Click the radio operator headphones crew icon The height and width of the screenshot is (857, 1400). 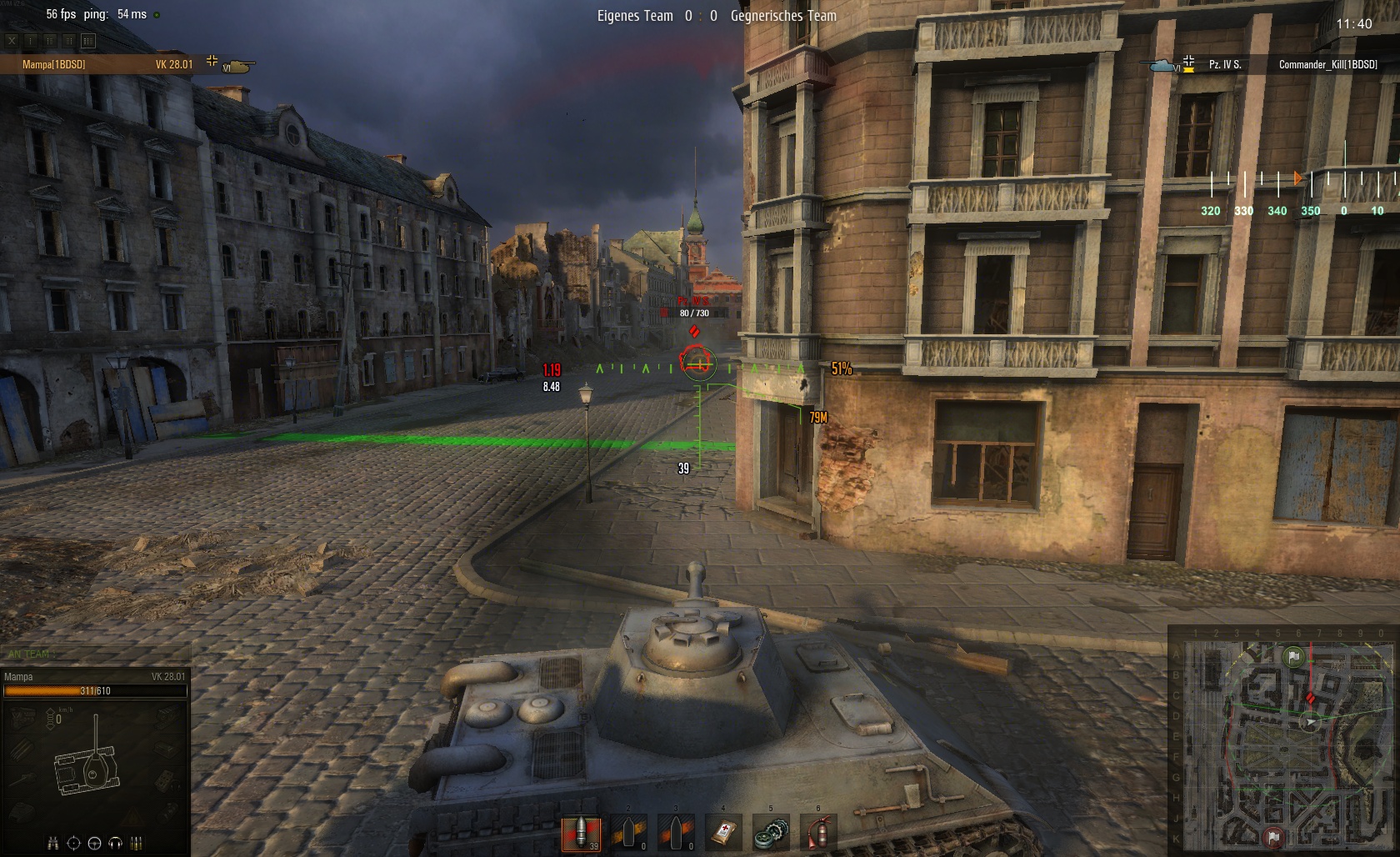click(x=116, y=842)
